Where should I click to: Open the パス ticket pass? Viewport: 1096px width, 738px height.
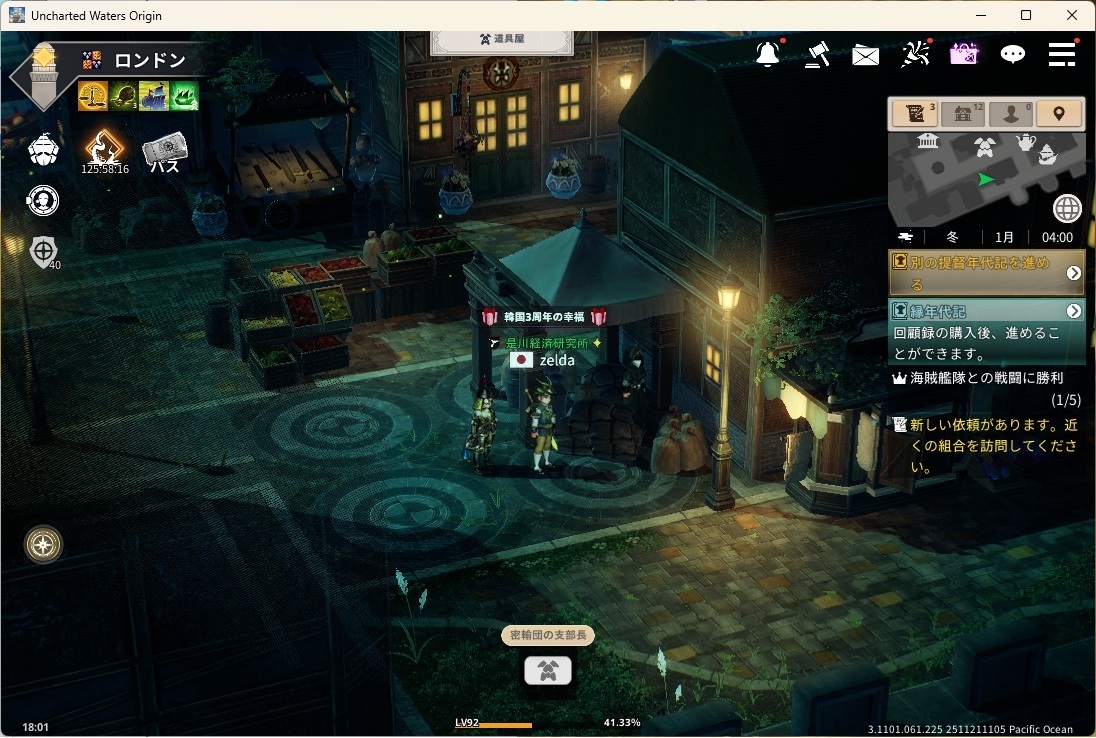coord(165,154)
